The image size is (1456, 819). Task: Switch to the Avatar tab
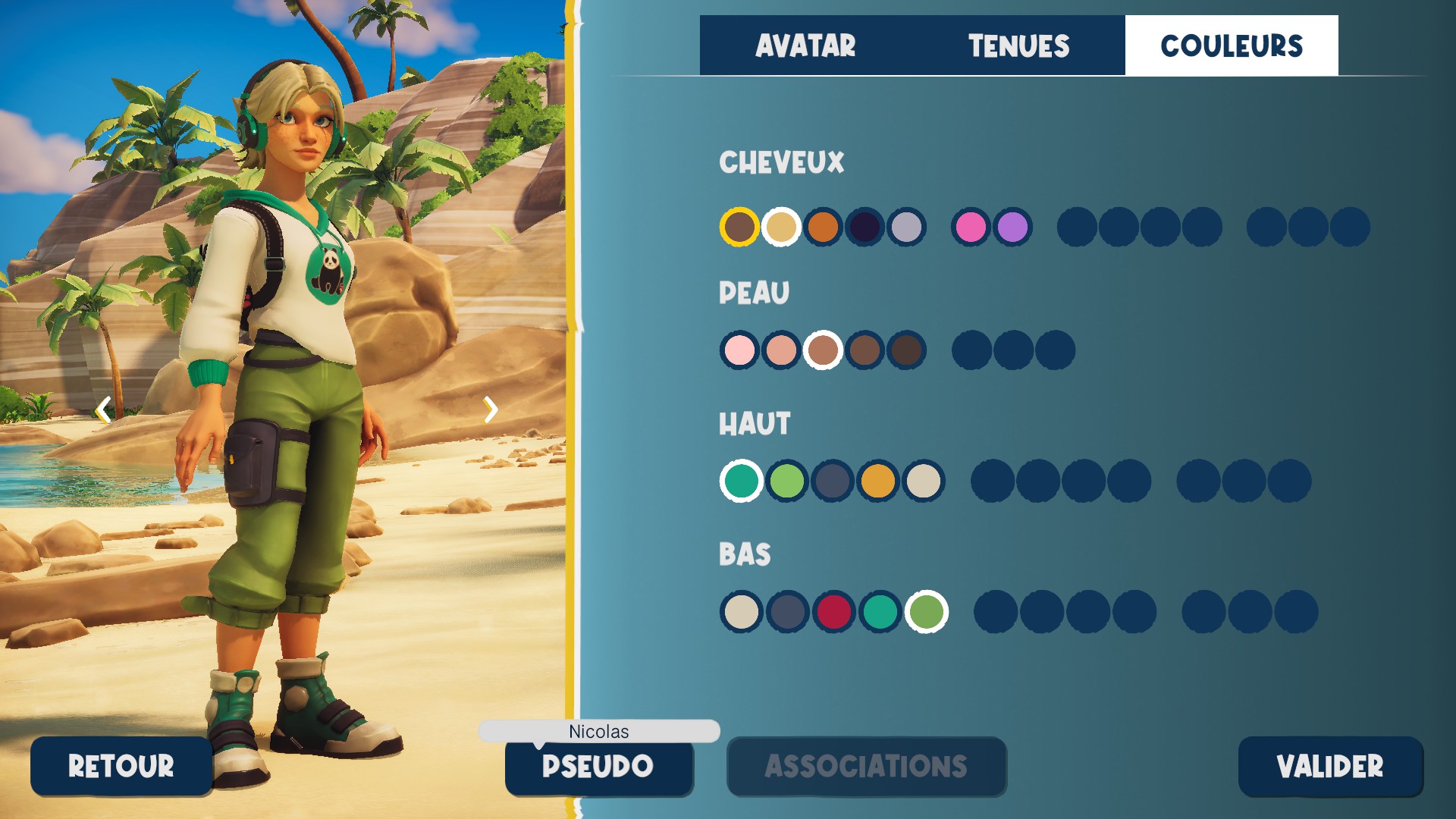[x=805, y=45]
